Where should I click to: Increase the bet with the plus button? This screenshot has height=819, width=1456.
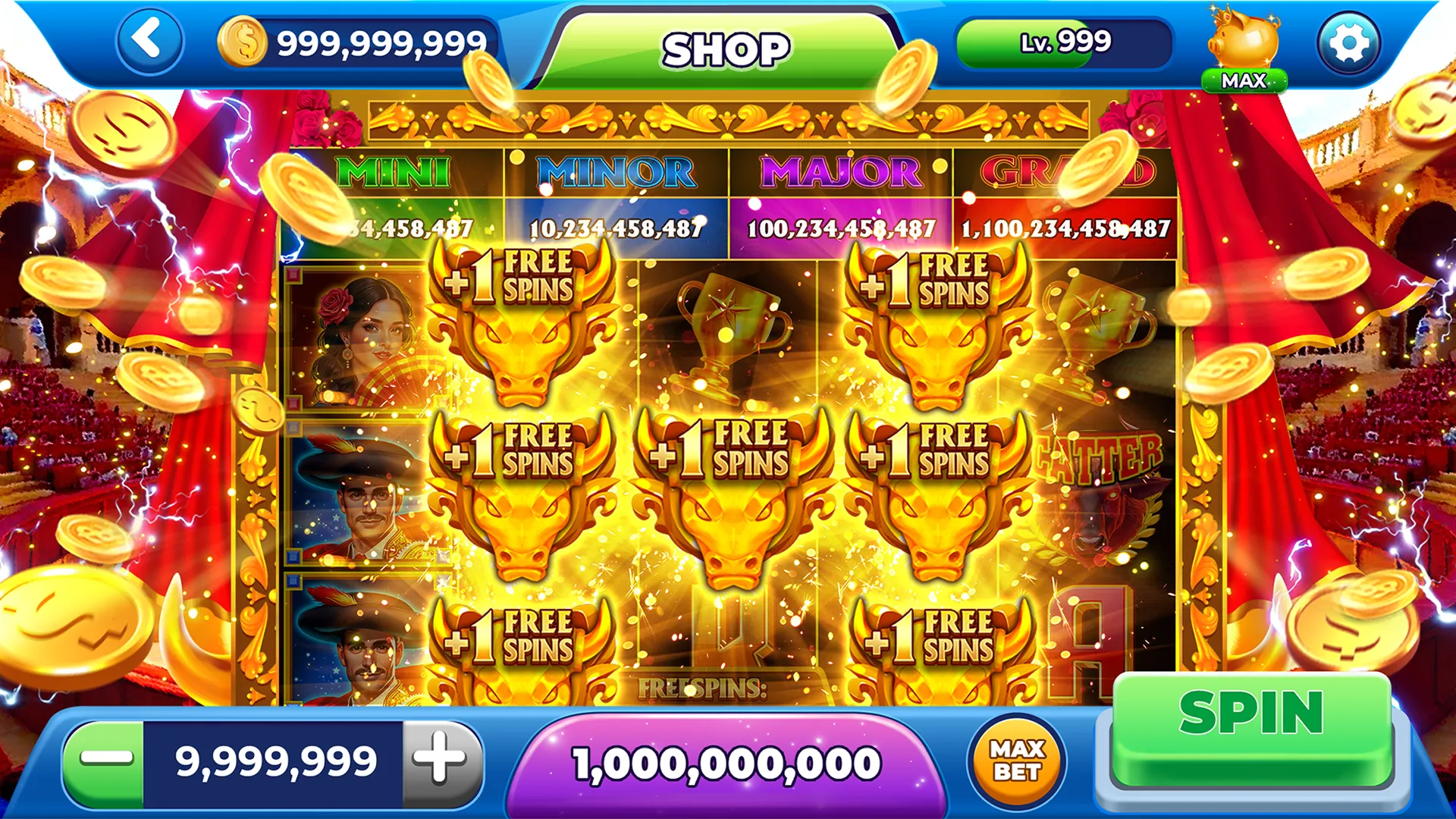point(441,760)
